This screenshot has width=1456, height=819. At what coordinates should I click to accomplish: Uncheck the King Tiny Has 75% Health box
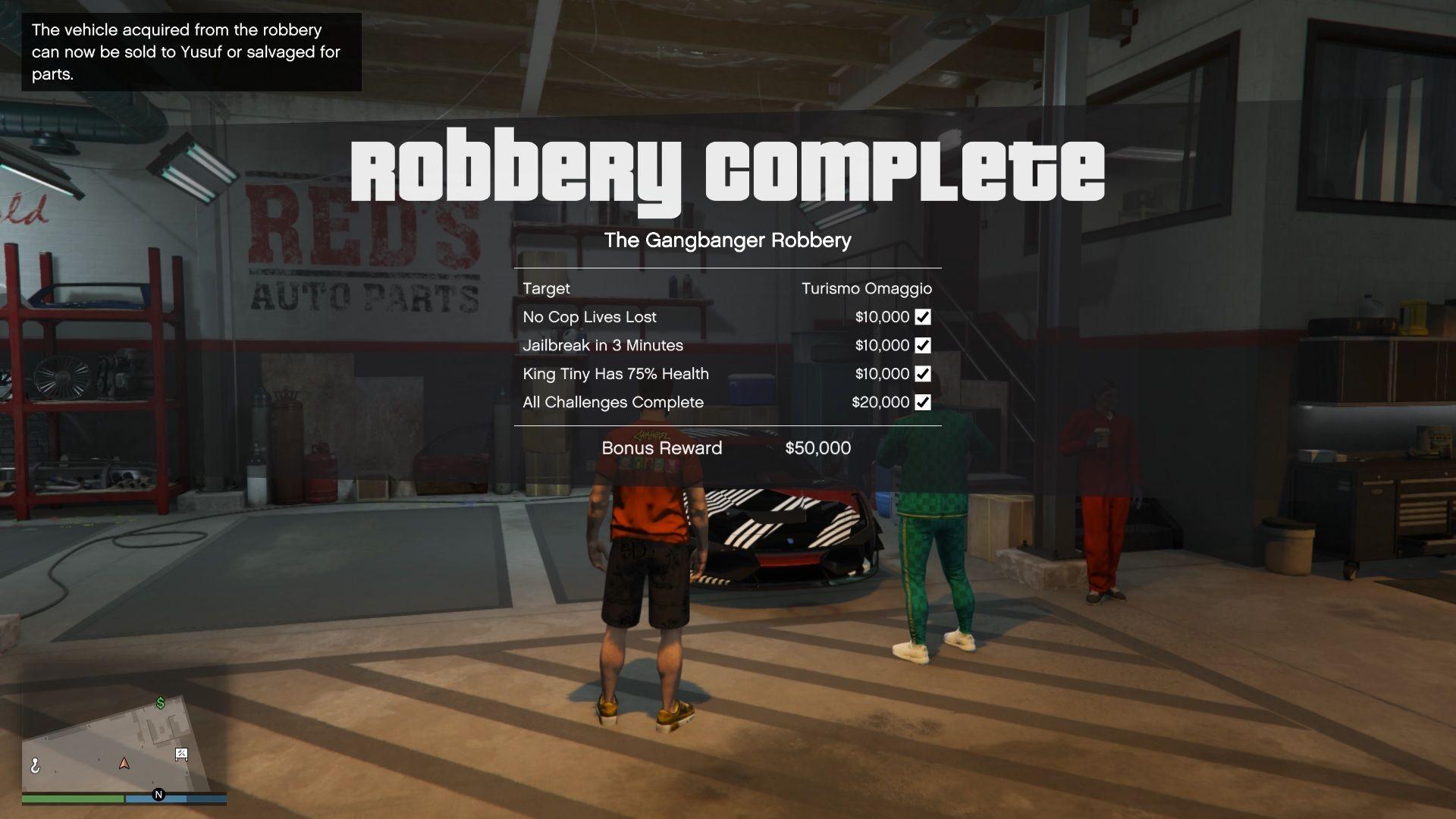point(922,374)
